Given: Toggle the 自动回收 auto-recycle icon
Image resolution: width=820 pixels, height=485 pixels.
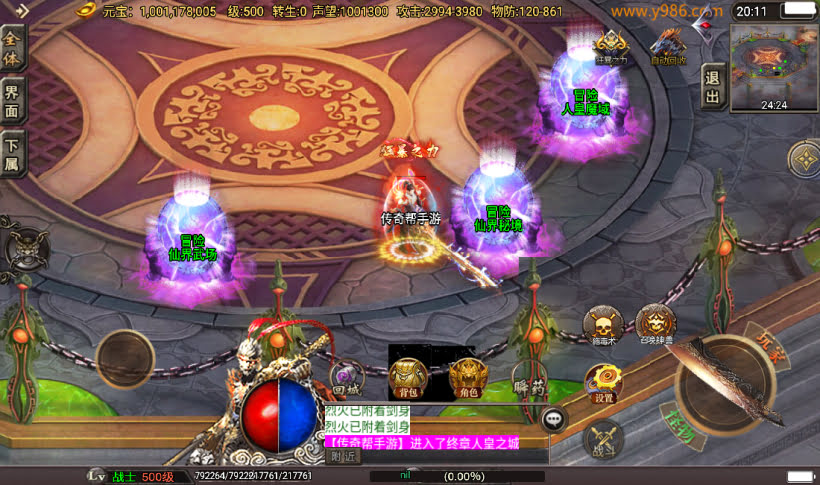Looking at the screenshot, I should click(x=668, y=46).
